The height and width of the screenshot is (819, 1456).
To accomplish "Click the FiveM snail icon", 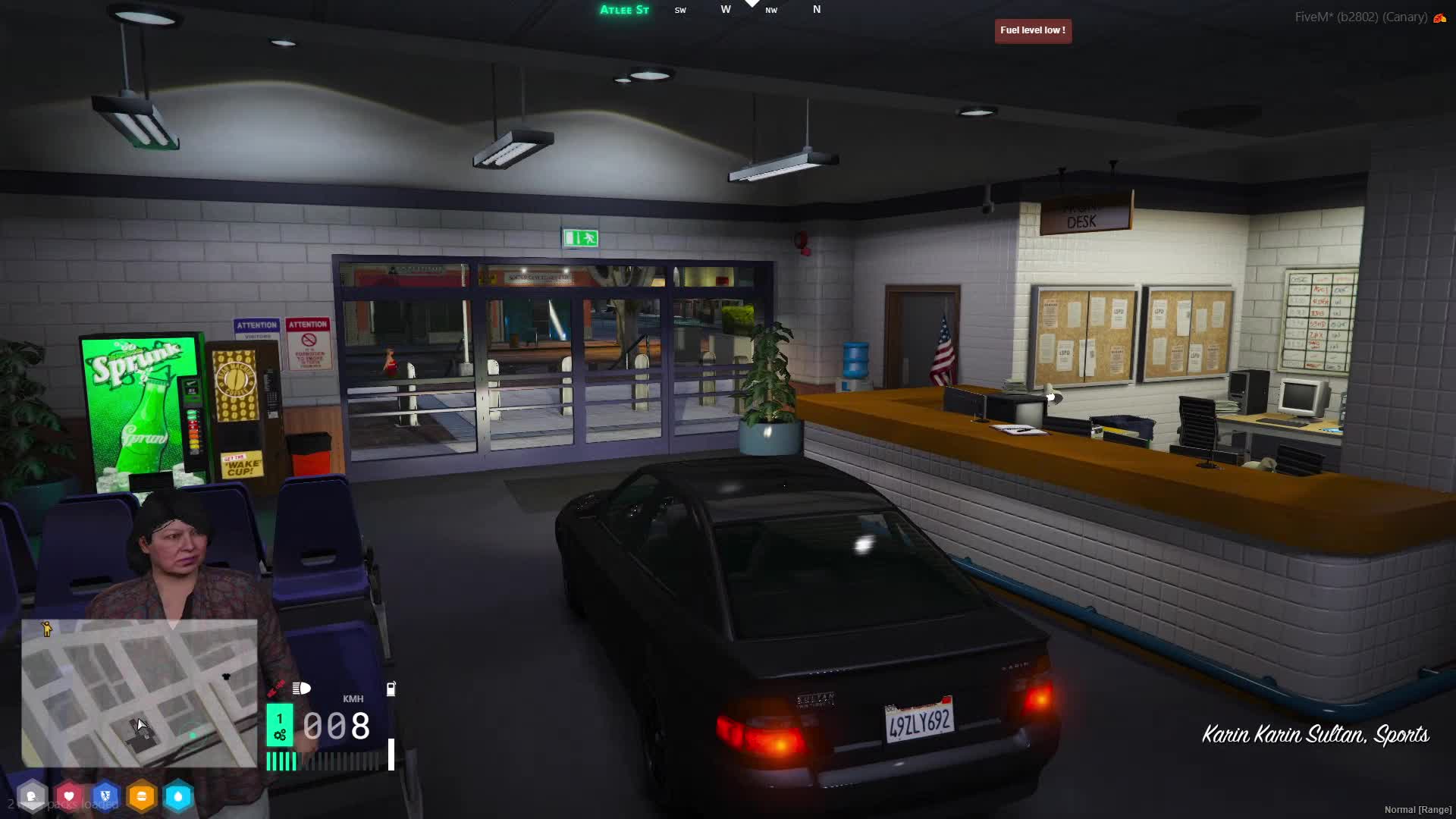I will click(x=1439, y=17).
